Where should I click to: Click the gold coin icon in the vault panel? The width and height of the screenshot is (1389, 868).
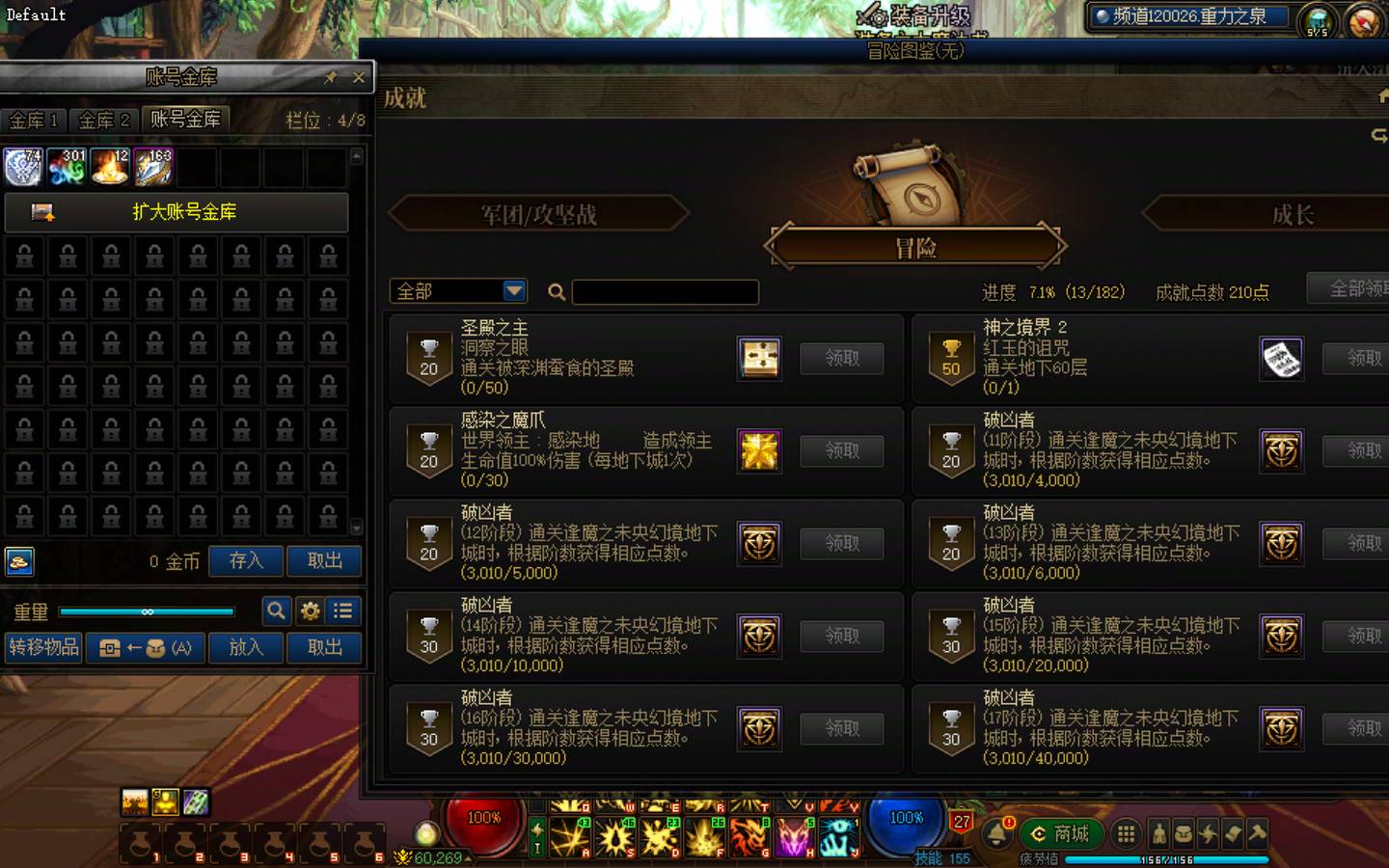pos(21,561)
